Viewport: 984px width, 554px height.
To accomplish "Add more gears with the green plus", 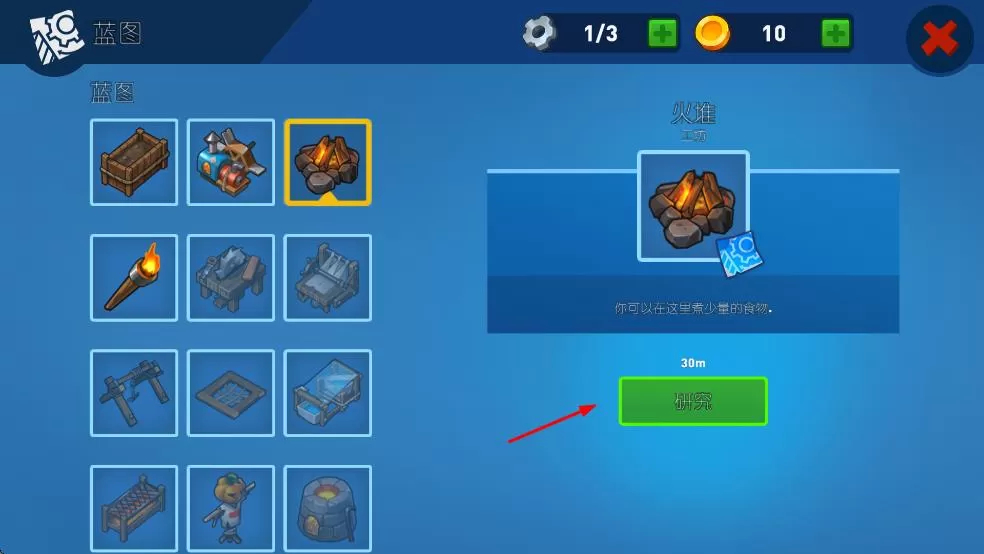I will click(662, 33).
